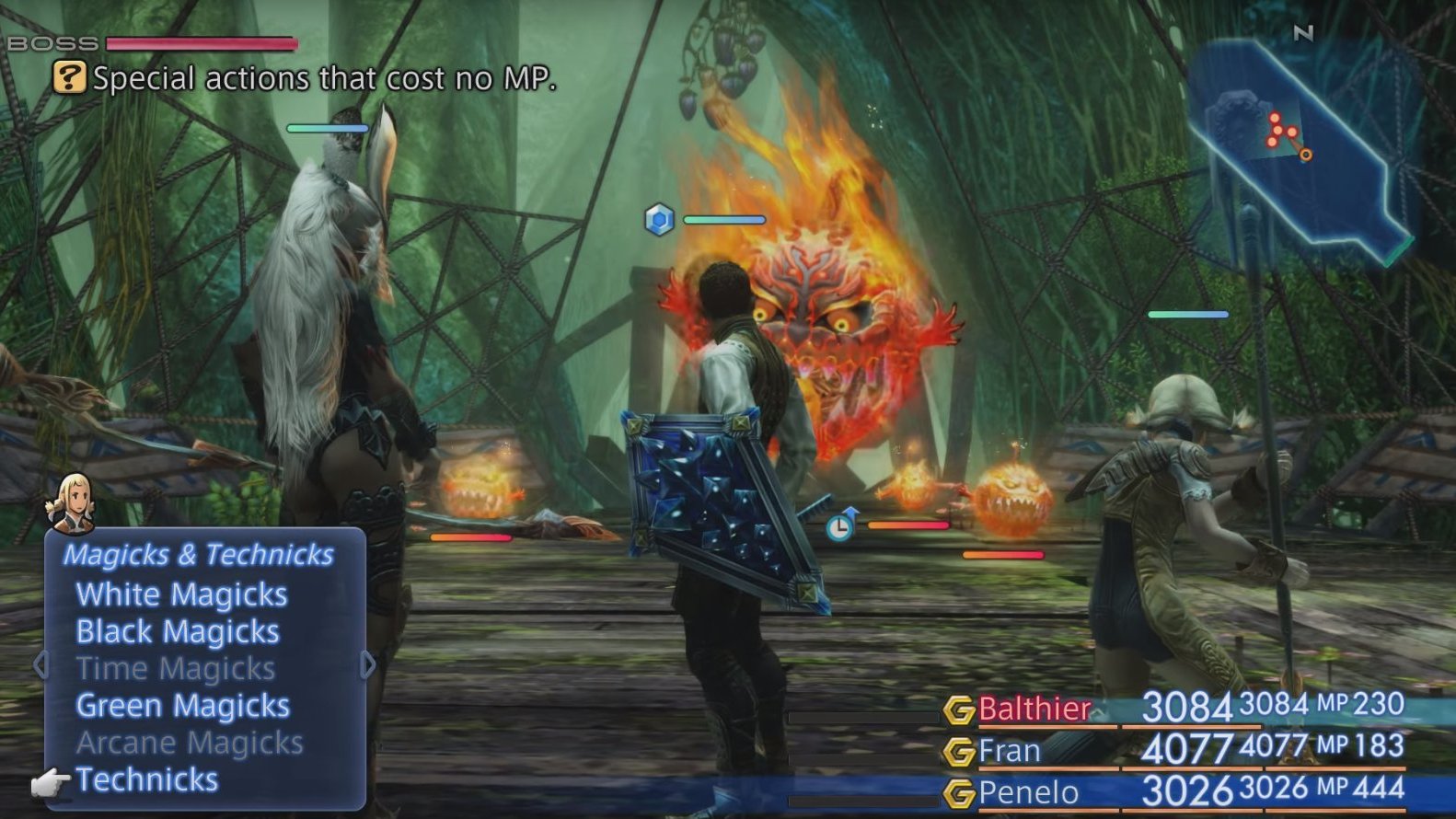Open the Green Magicks option

coord(182,705)
